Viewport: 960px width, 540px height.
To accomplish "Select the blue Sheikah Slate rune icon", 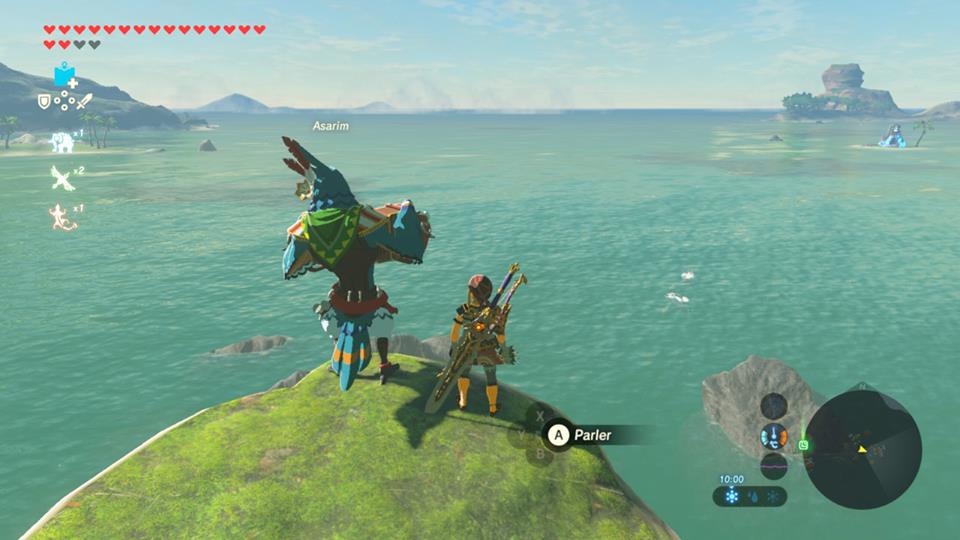I will (66, 75).
